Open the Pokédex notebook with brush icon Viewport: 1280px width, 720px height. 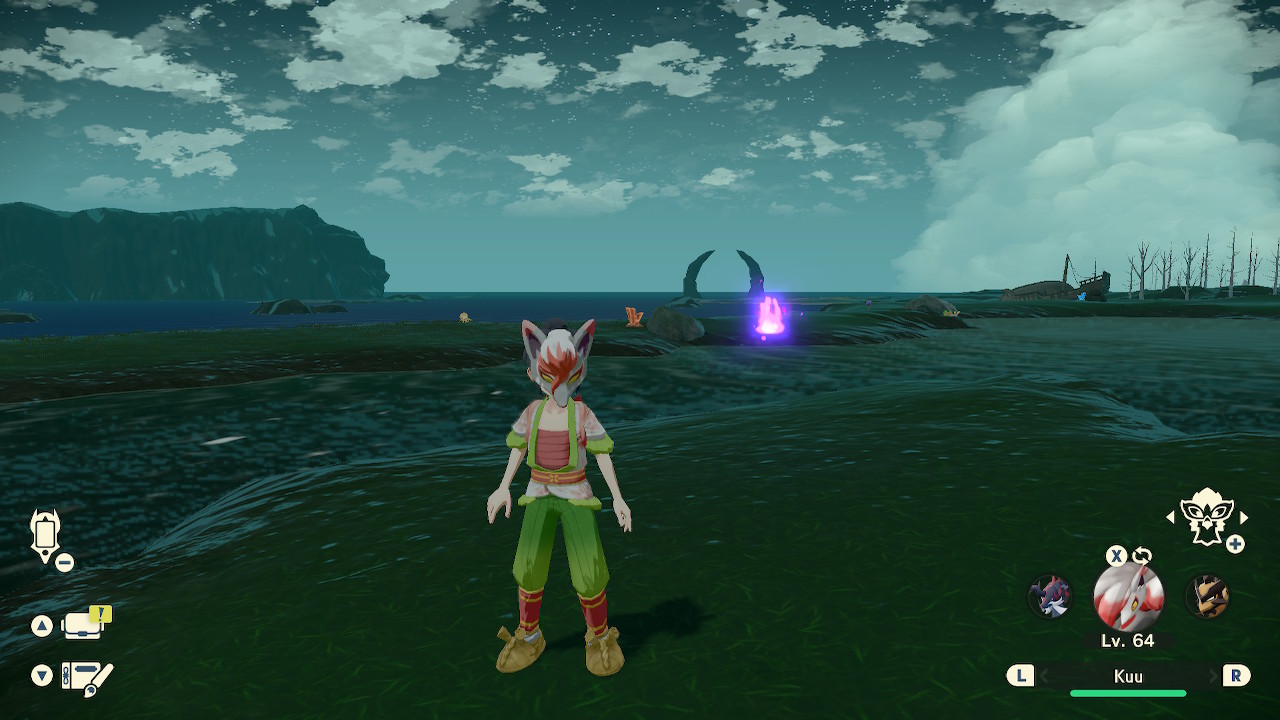click(87, 677)
